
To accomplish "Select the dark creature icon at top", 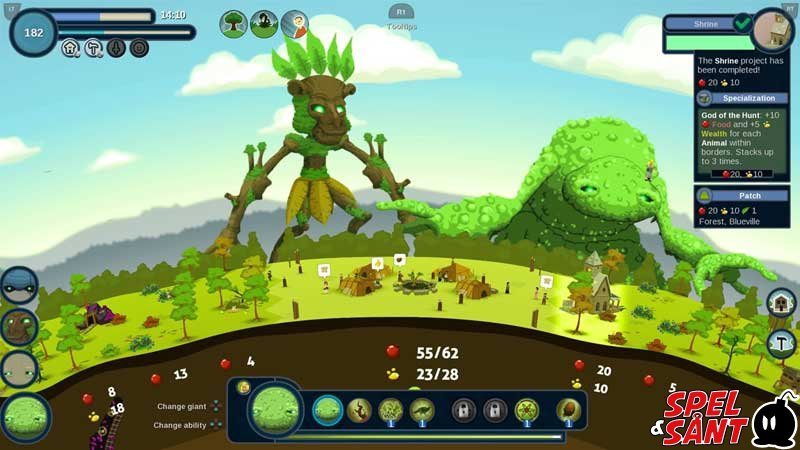I will (264, 23).
